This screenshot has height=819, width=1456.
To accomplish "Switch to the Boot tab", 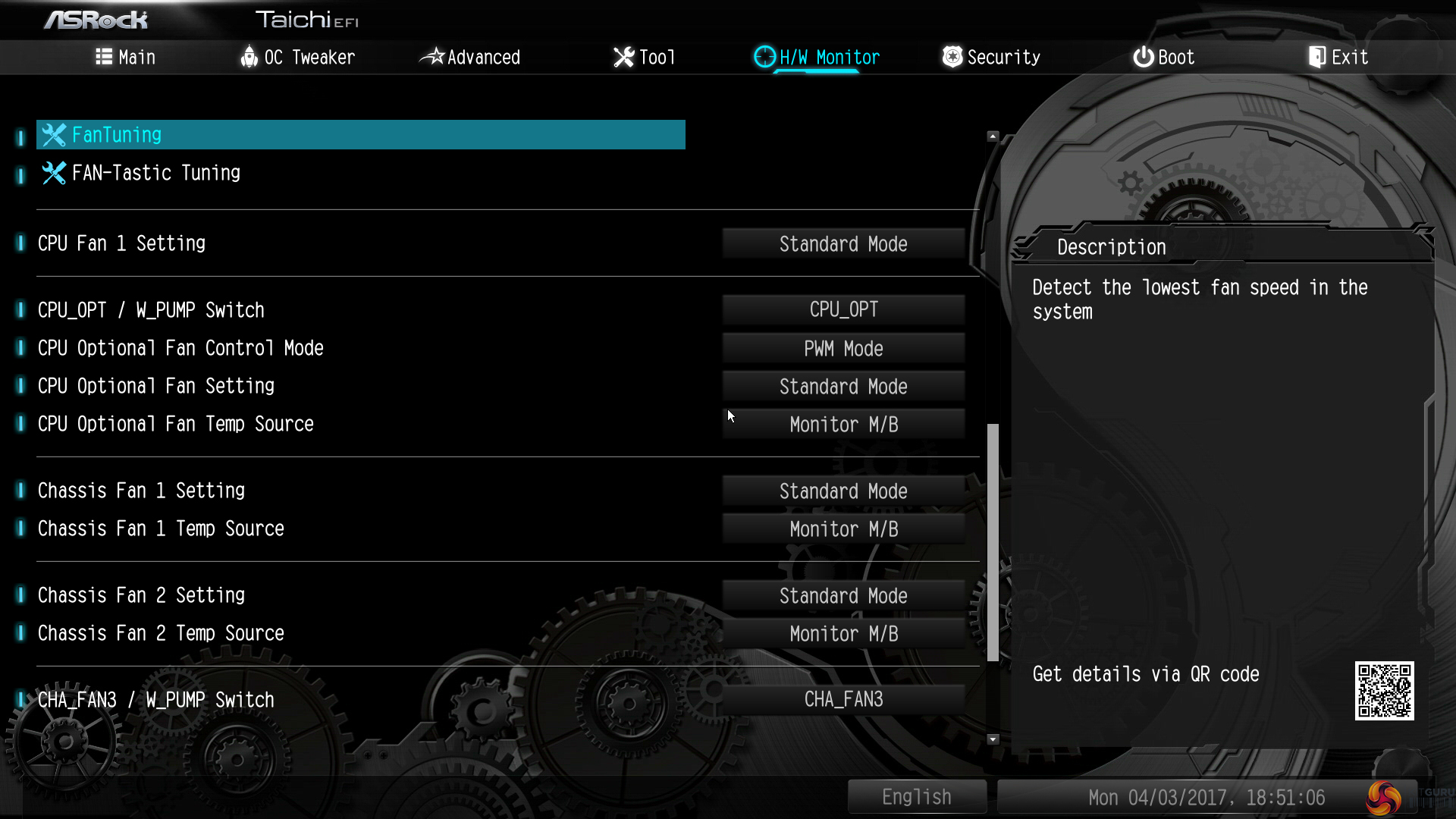I will [x=1163, y=57].
